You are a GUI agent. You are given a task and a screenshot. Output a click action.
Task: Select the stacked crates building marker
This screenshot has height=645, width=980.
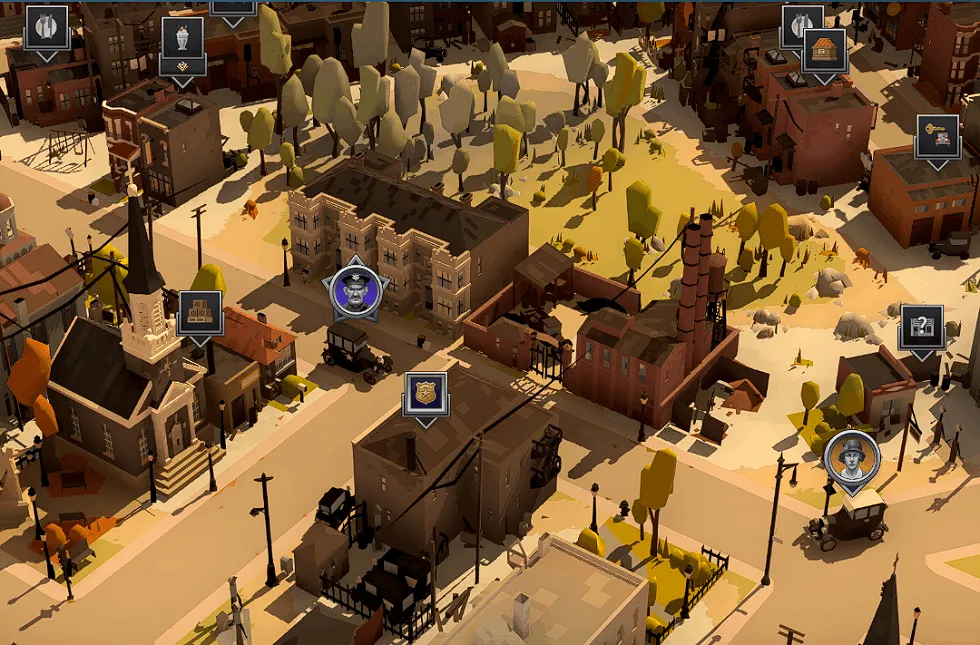pyautogui.click(x=200, y=312)
